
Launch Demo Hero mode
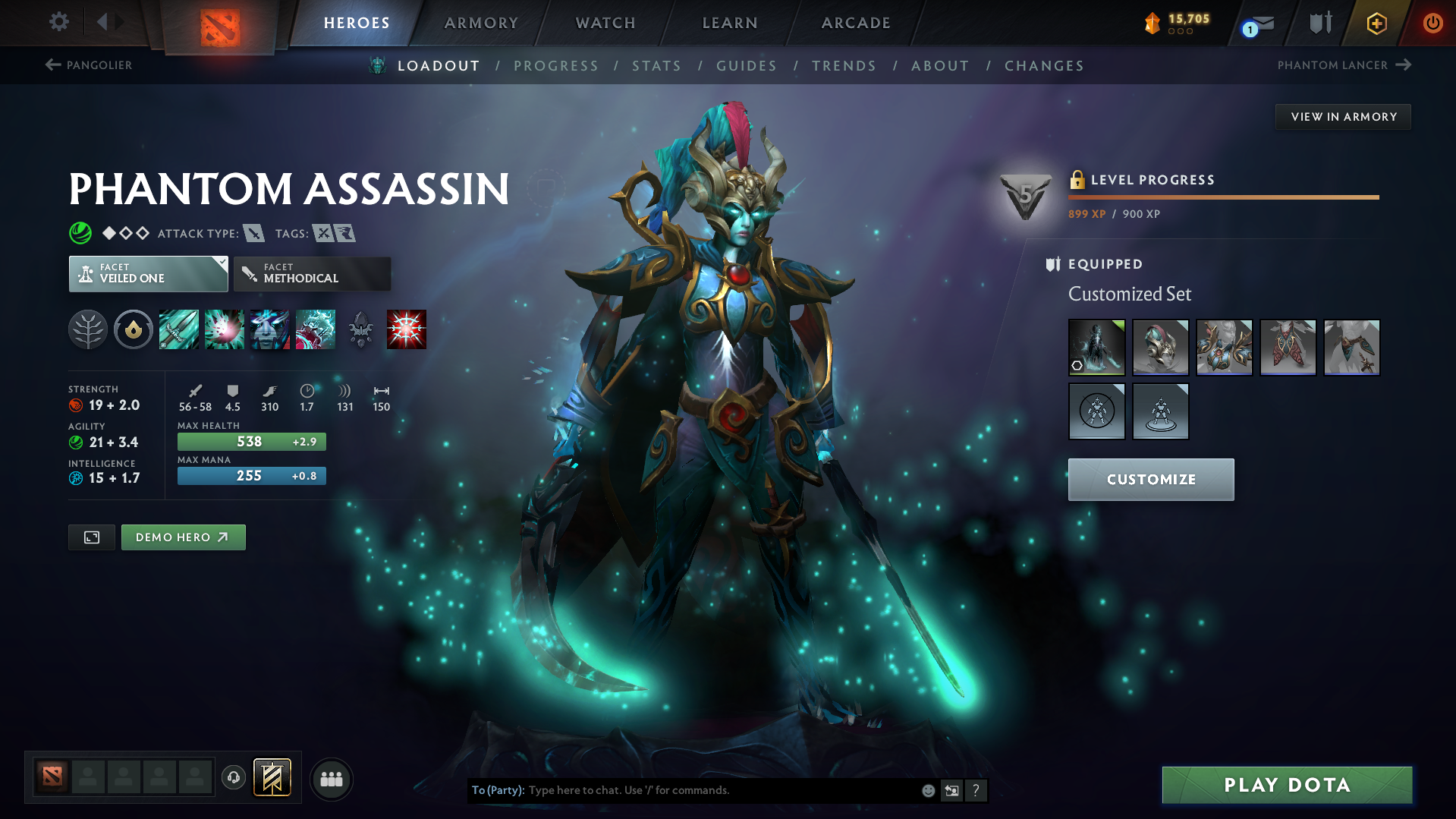tap(183, 537)
